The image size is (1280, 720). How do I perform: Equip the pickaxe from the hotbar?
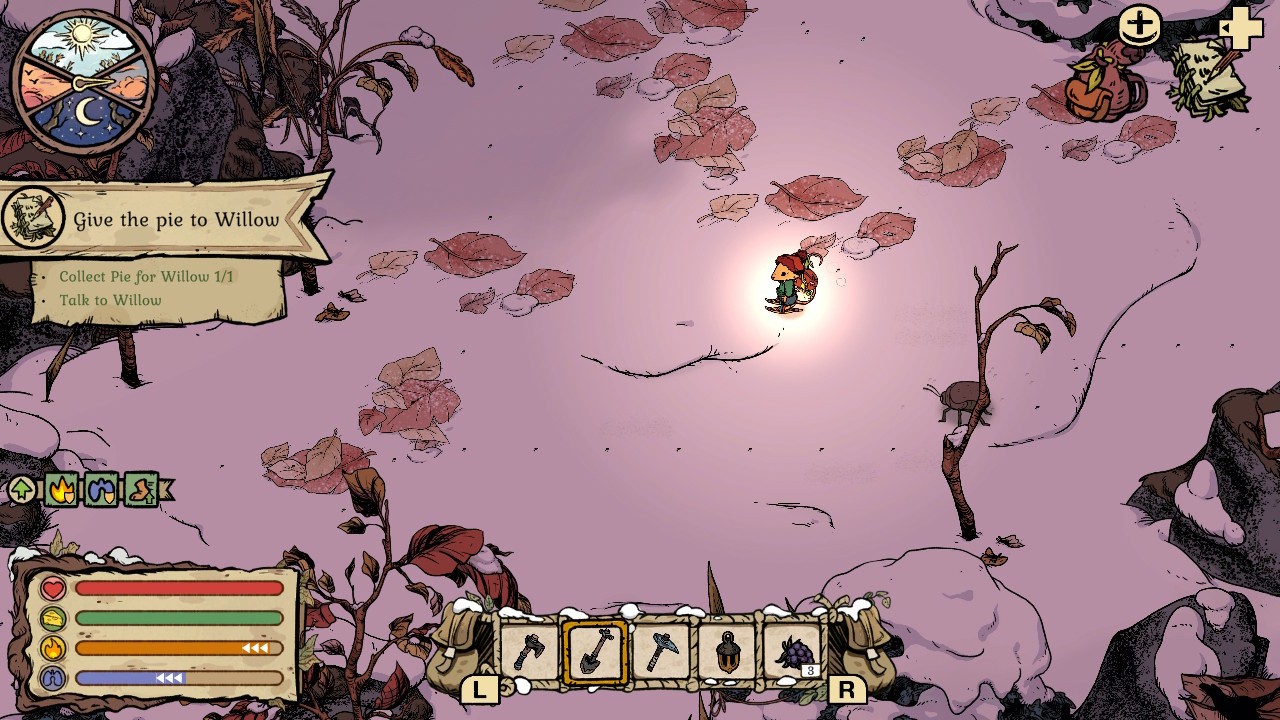[661, 653]
